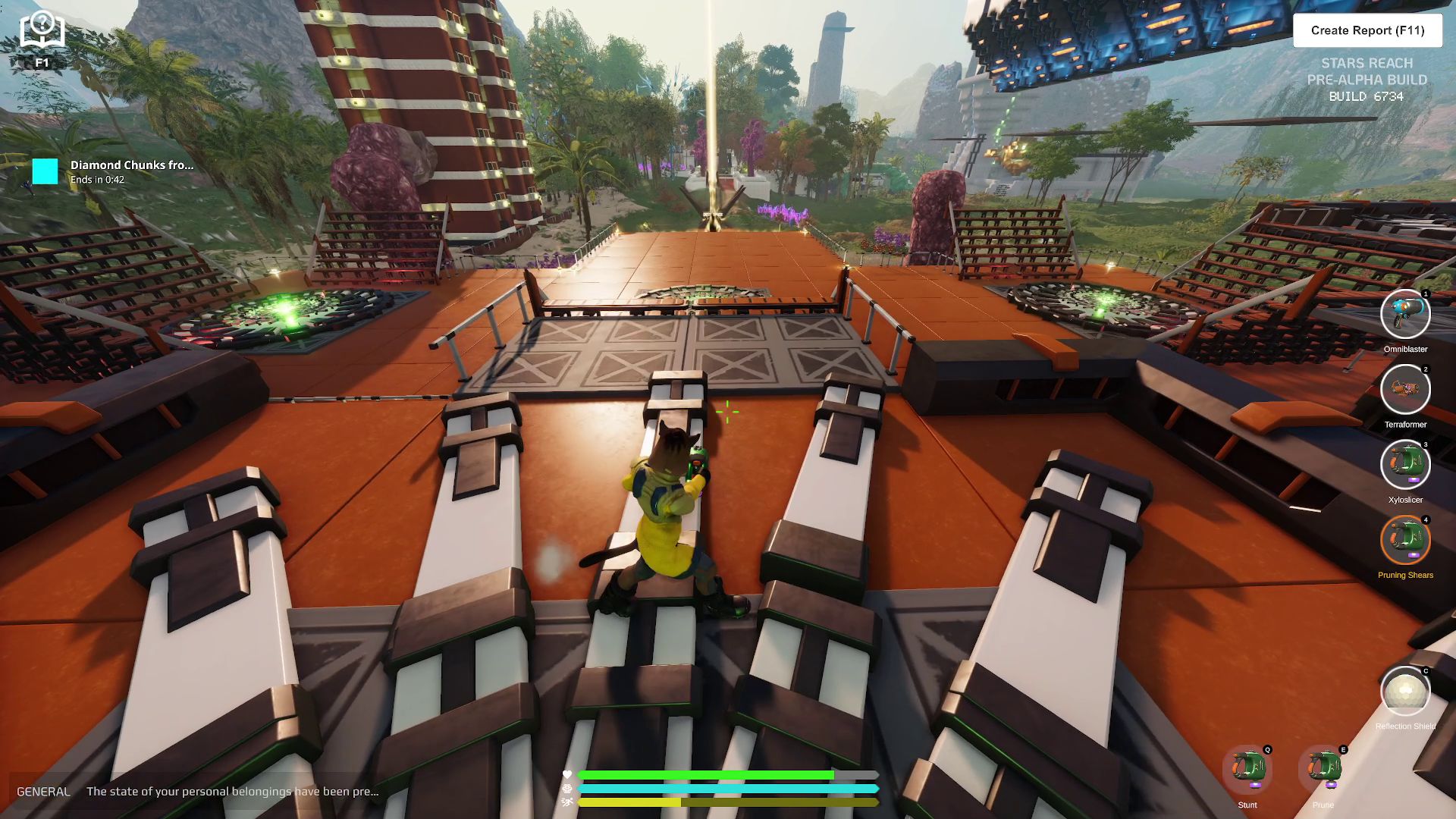Open the Diamond Chunks event tracker
The image size is (1456, 819).
click(x=114, y=171)
